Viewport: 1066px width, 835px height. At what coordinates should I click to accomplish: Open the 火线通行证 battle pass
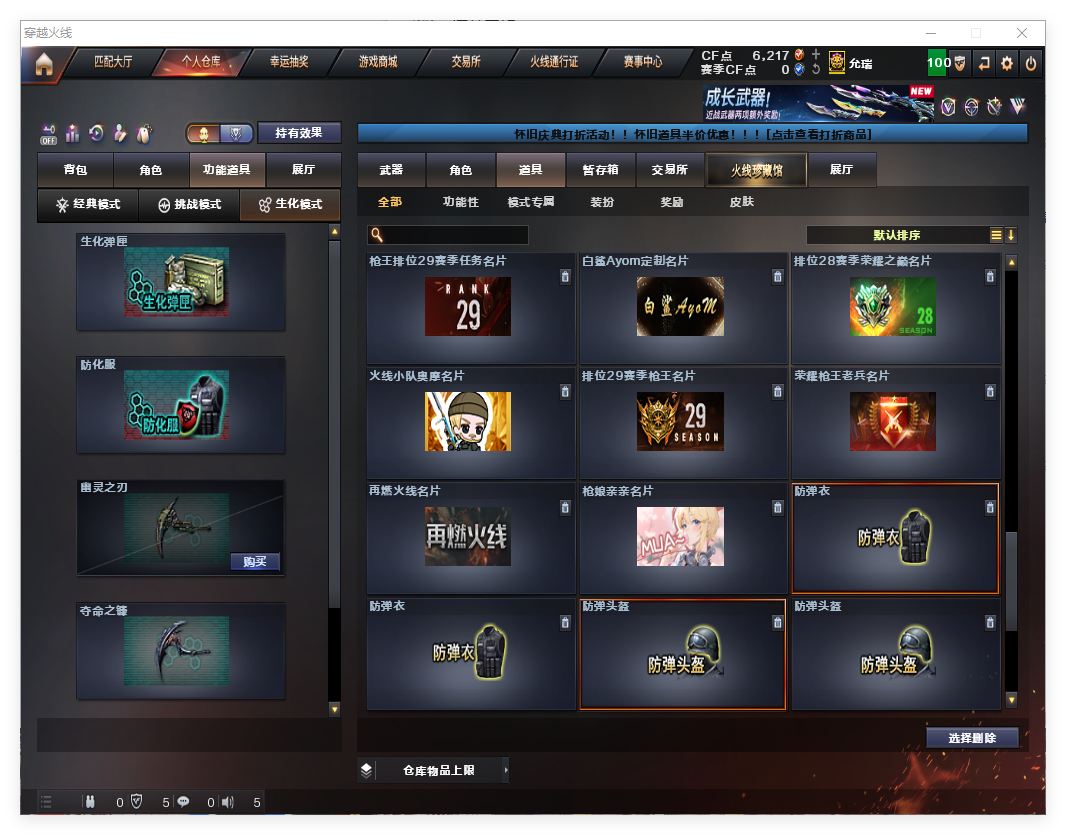pos(554,62)
